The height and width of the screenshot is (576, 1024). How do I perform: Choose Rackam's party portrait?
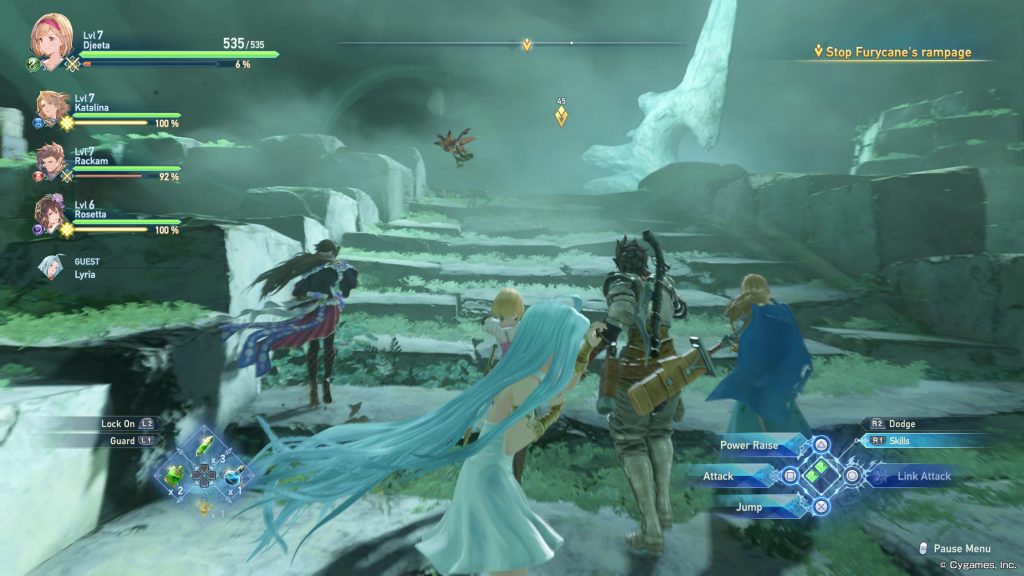pos(52,160)
